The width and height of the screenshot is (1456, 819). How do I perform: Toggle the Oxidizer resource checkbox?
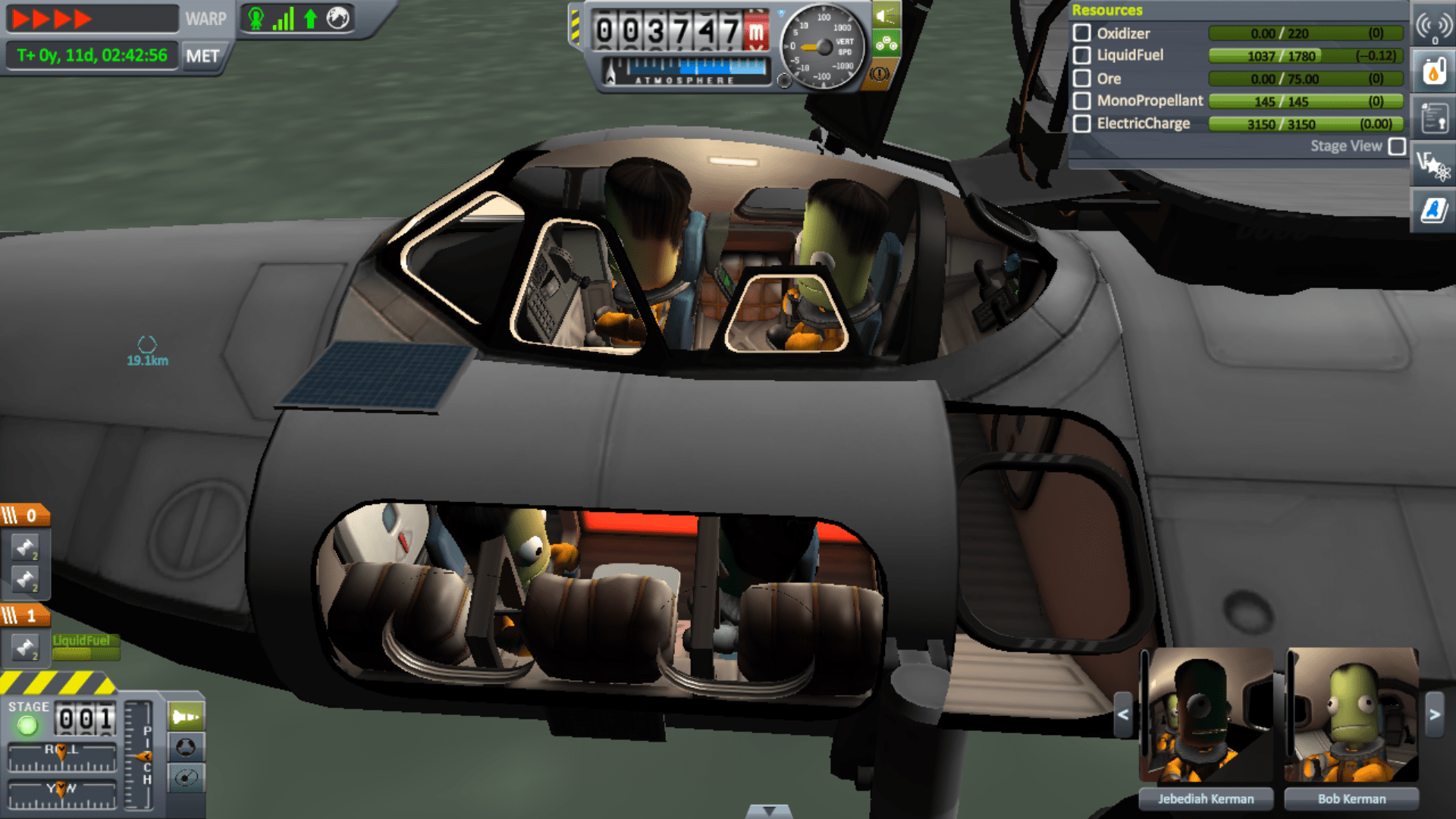pyautogui.click(x=1083, y=33)
